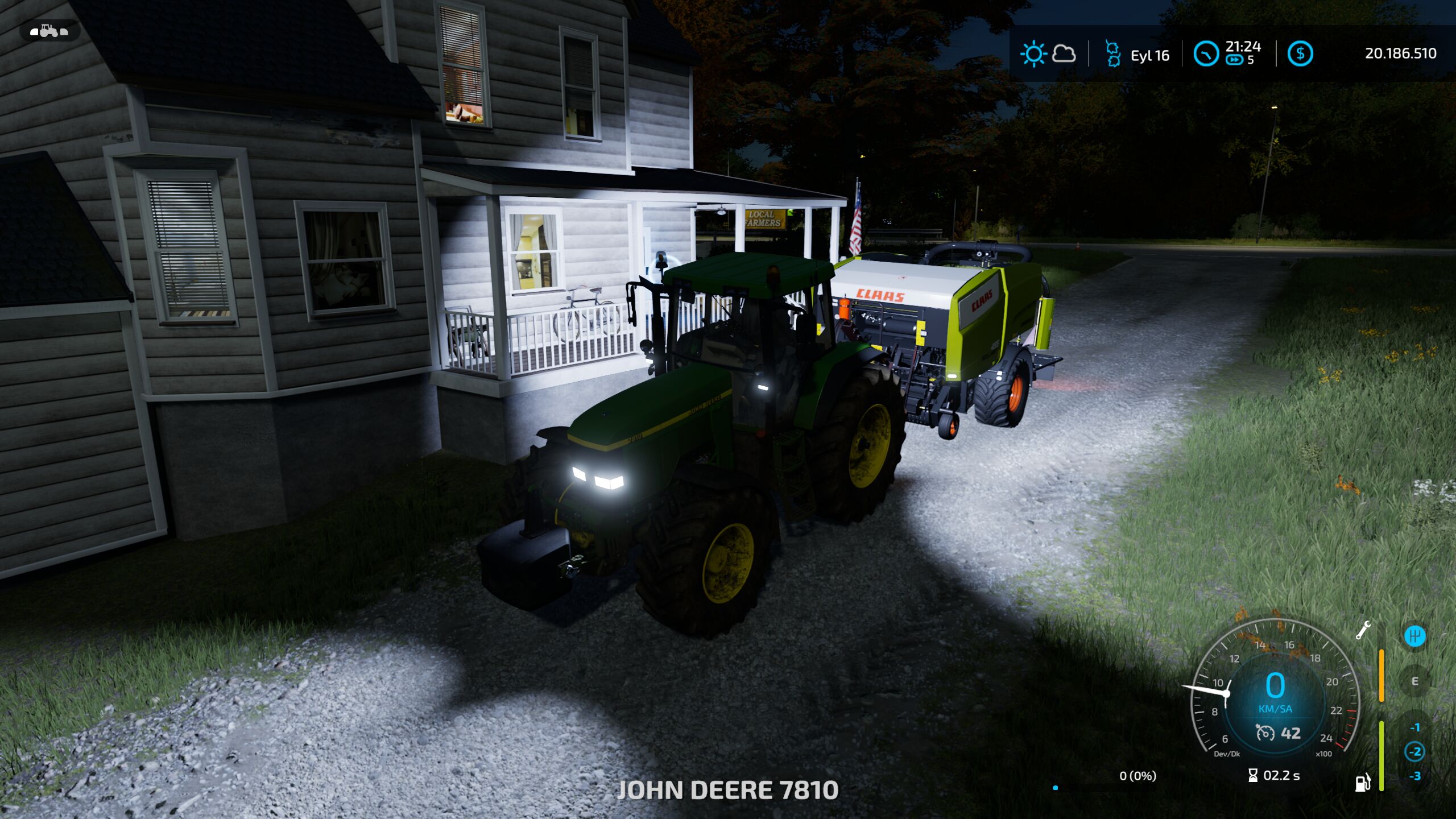The image size is (1456, 819).
Task: Toggle the fast-forward time scale icon
Action: click(x=1234, y=60)
